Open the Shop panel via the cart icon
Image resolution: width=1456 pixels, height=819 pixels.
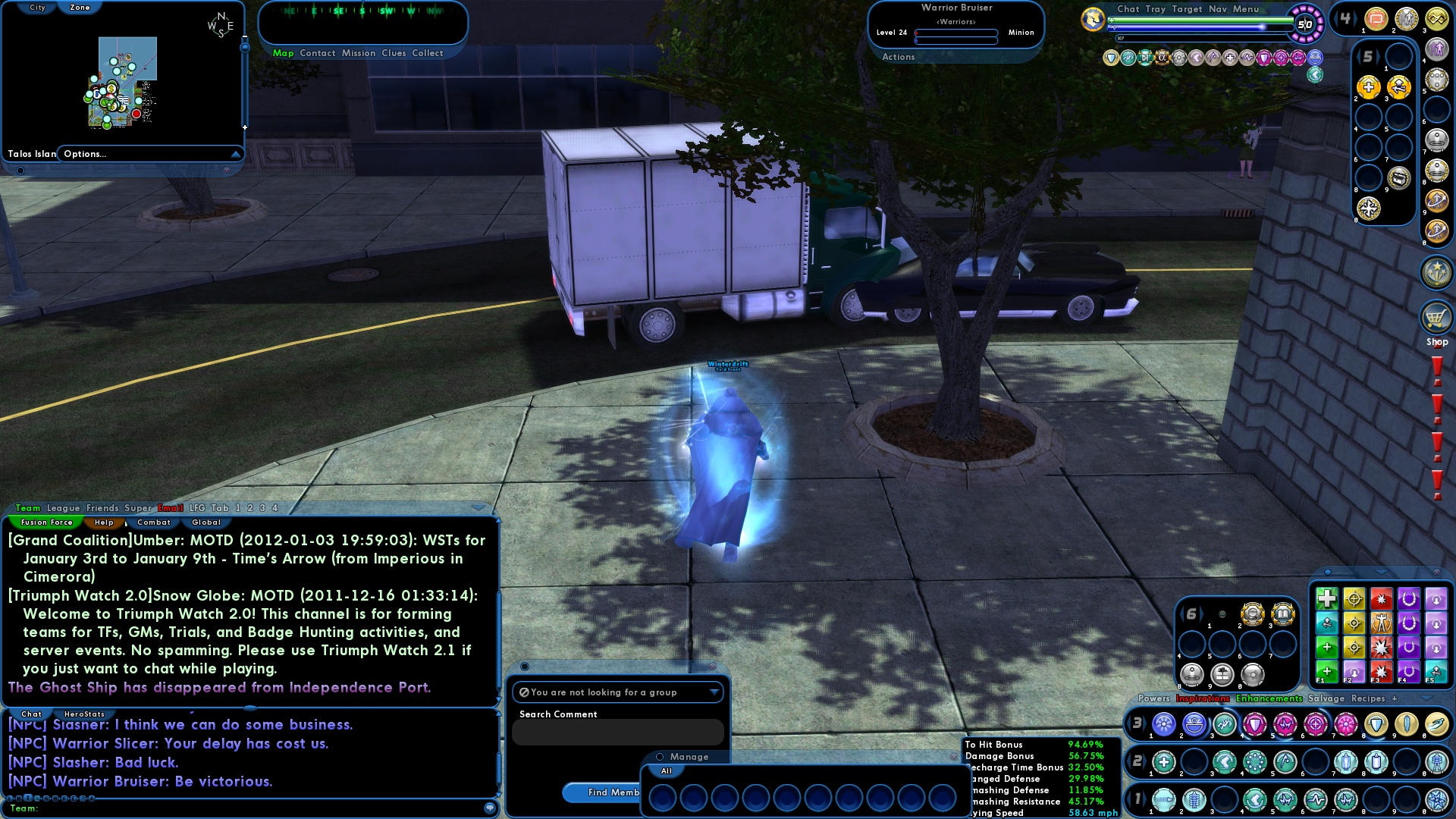click(x=1437, y=318)
